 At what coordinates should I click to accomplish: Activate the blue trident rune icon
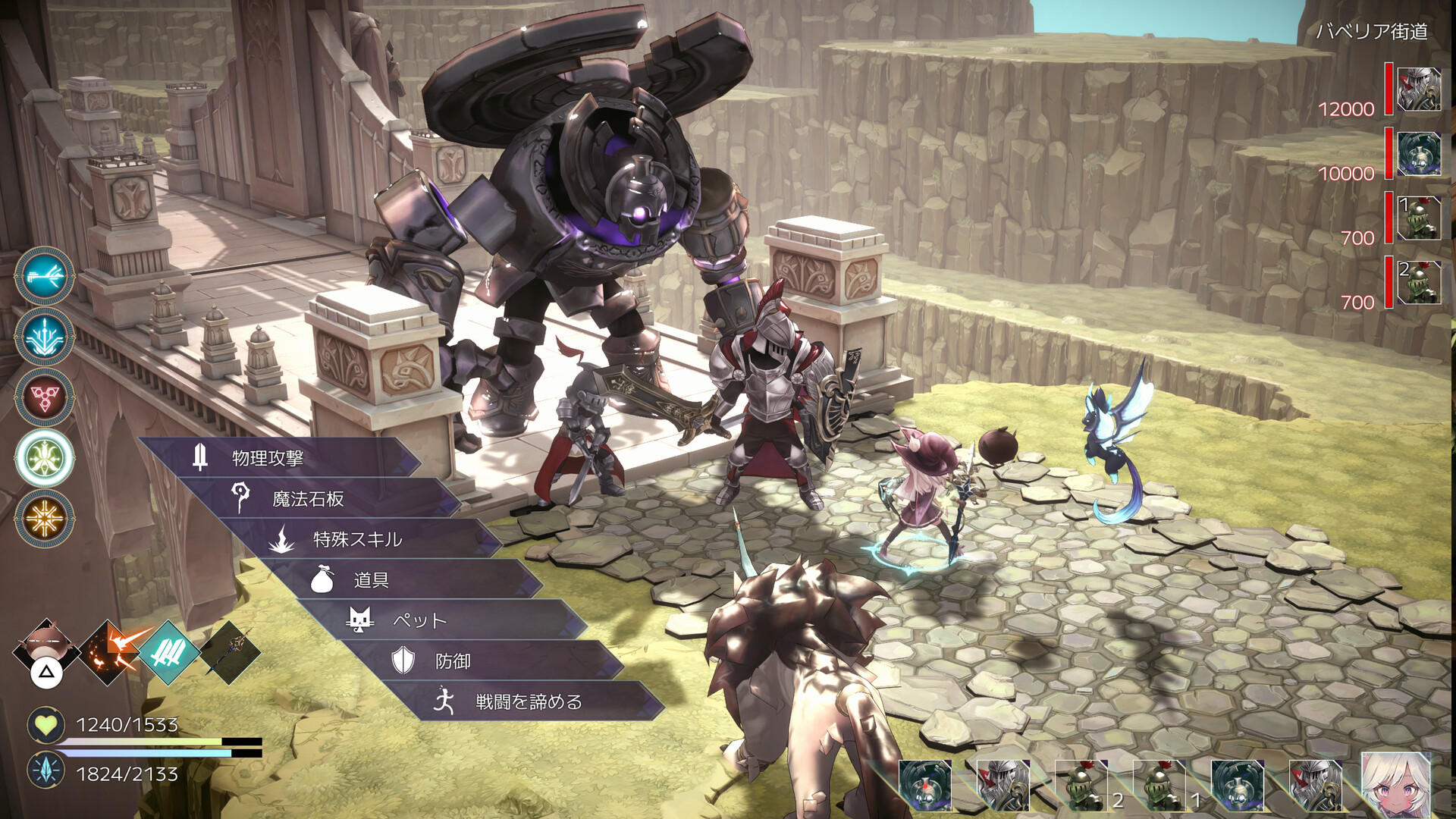pos(45,337)
